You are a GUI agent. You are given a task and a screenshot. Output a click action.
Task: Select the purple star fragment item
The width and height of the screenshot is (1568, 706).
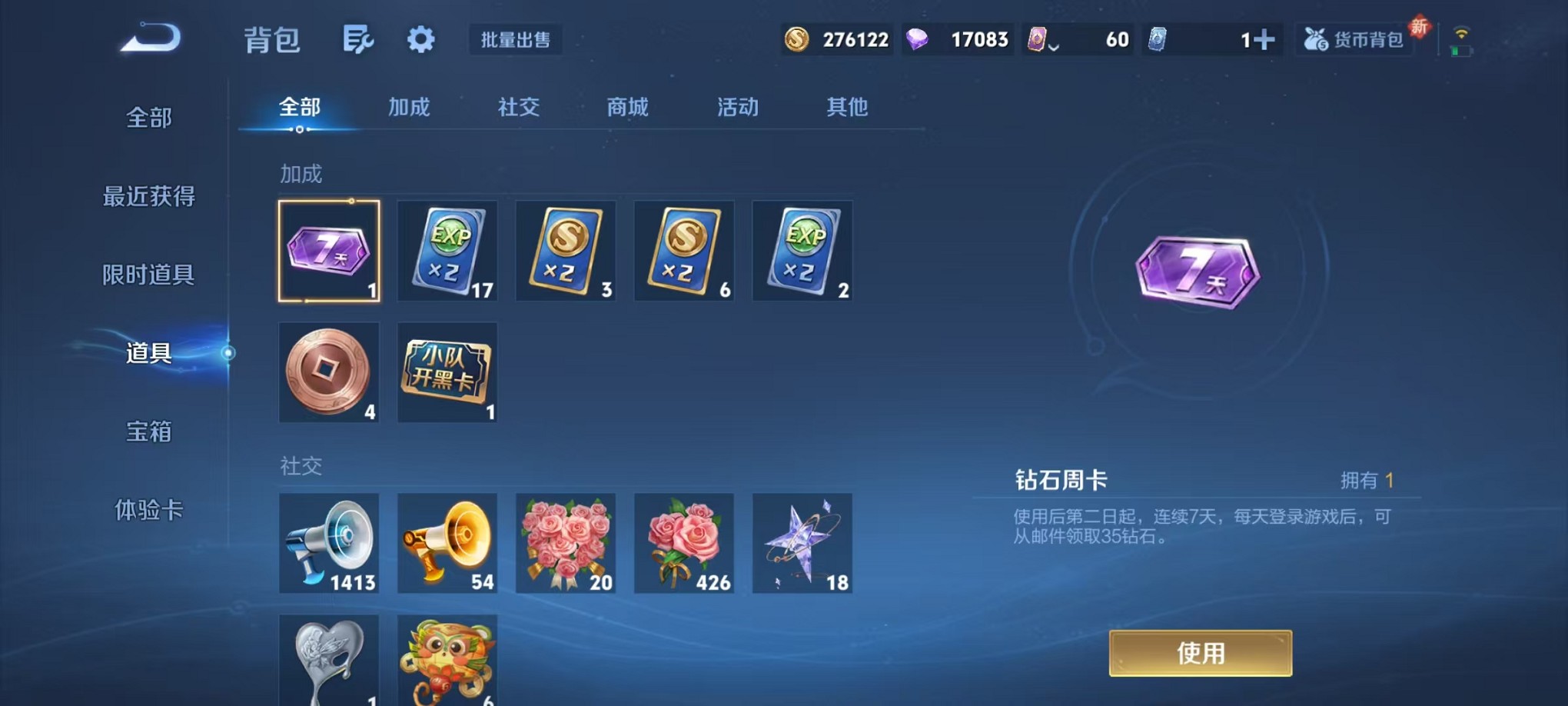[802, 544]
